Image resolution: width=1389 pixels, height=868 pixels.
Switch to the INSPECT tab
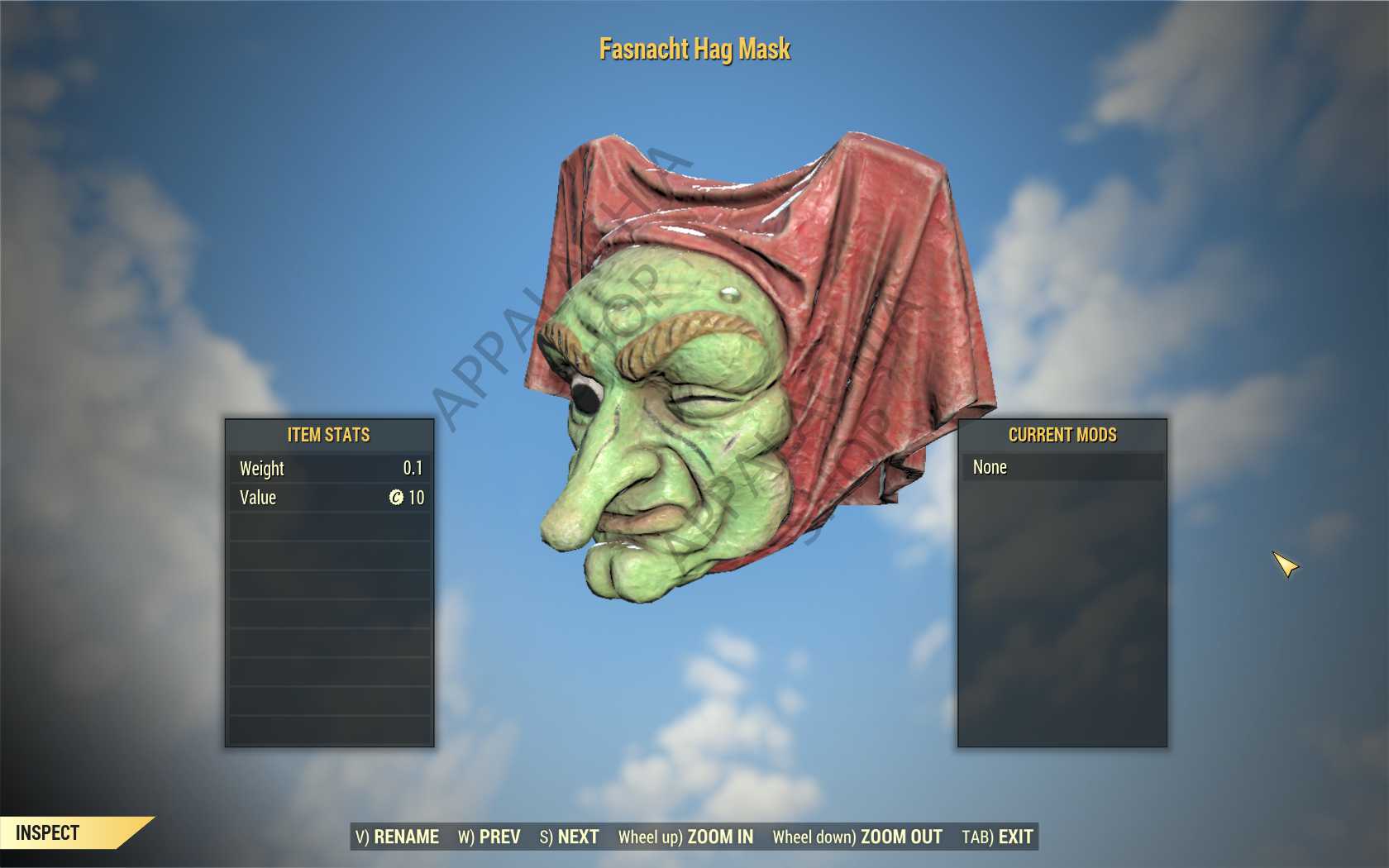[45, 832]
